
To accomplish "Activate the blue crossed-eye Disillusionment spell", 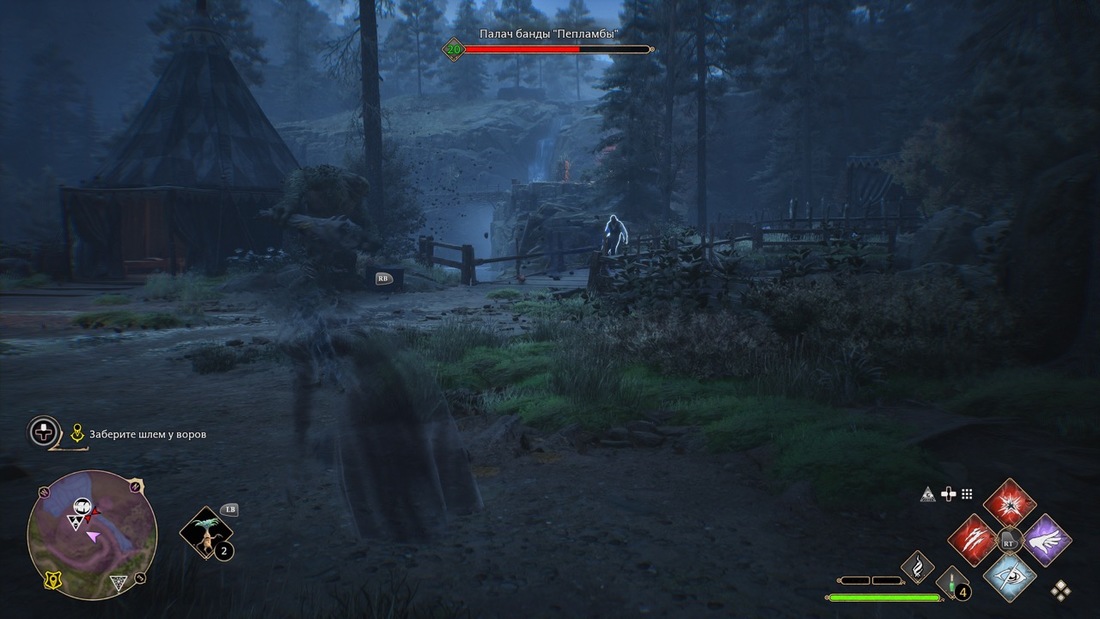I will [x=1009, y=575].
